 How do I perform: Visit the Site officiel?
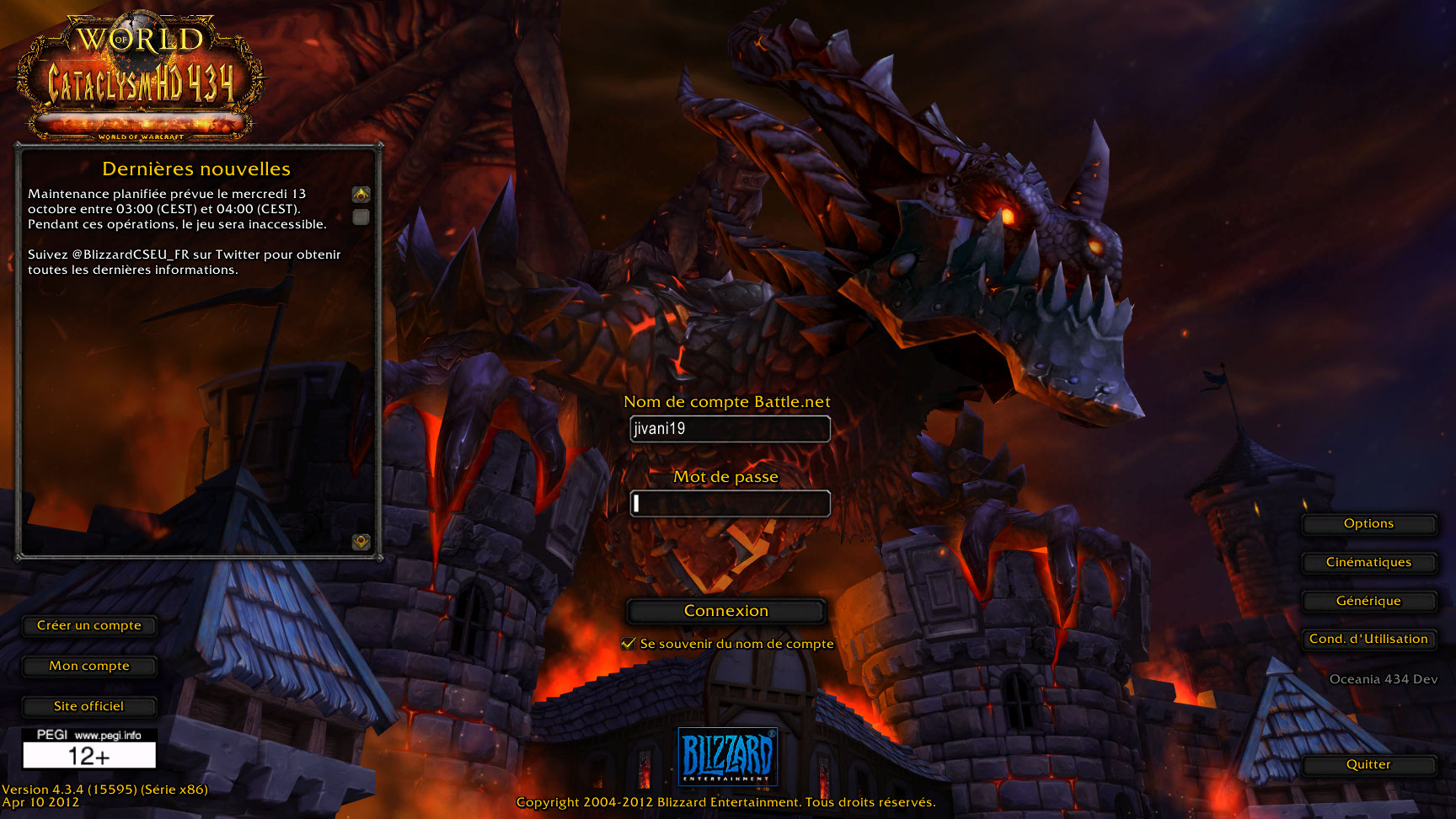click(x=89, y=707)
